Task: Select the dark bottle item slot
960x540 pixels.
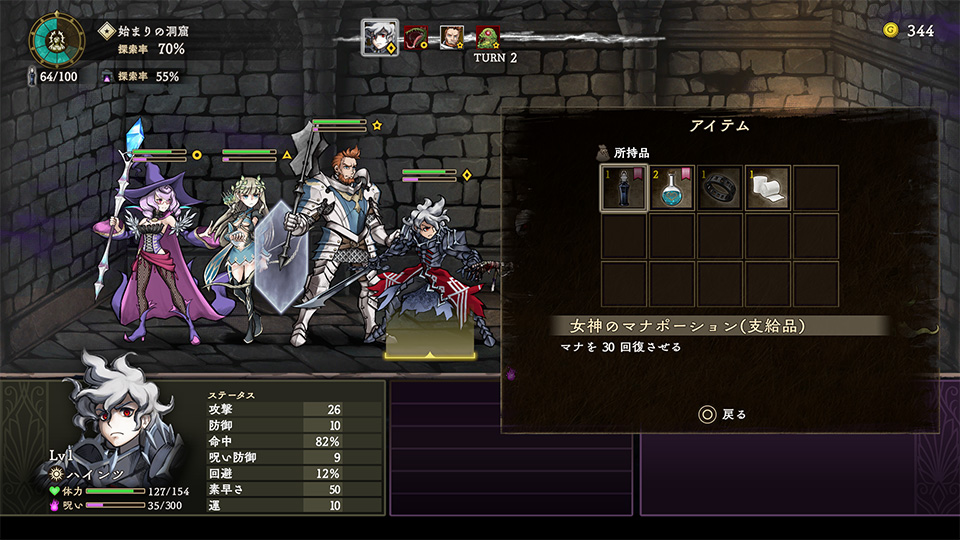Action: pyautogui.click(x=623, y=188)
